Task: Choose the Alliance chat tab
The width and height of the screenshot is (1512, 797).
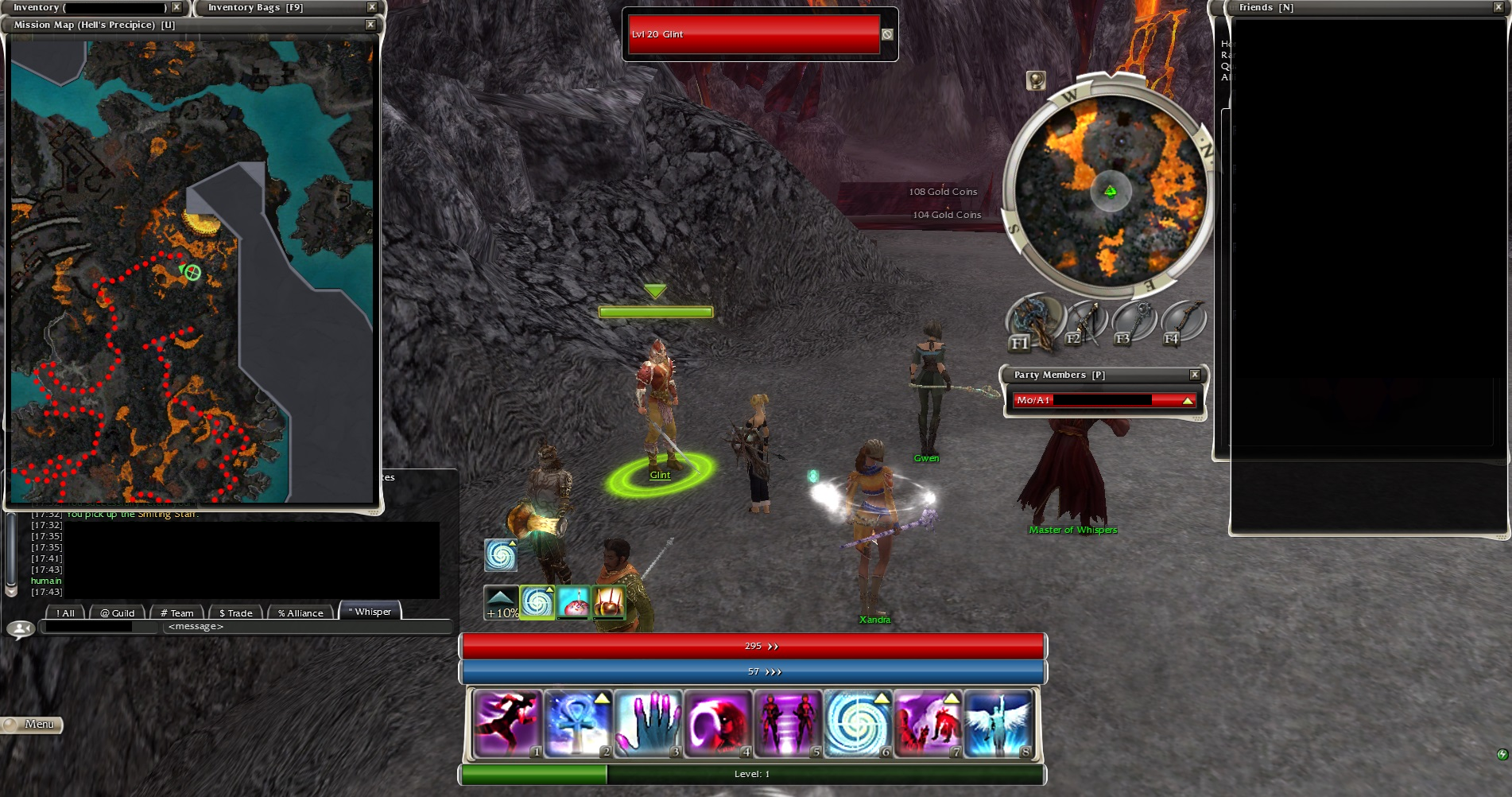Action: coord(300,612)
